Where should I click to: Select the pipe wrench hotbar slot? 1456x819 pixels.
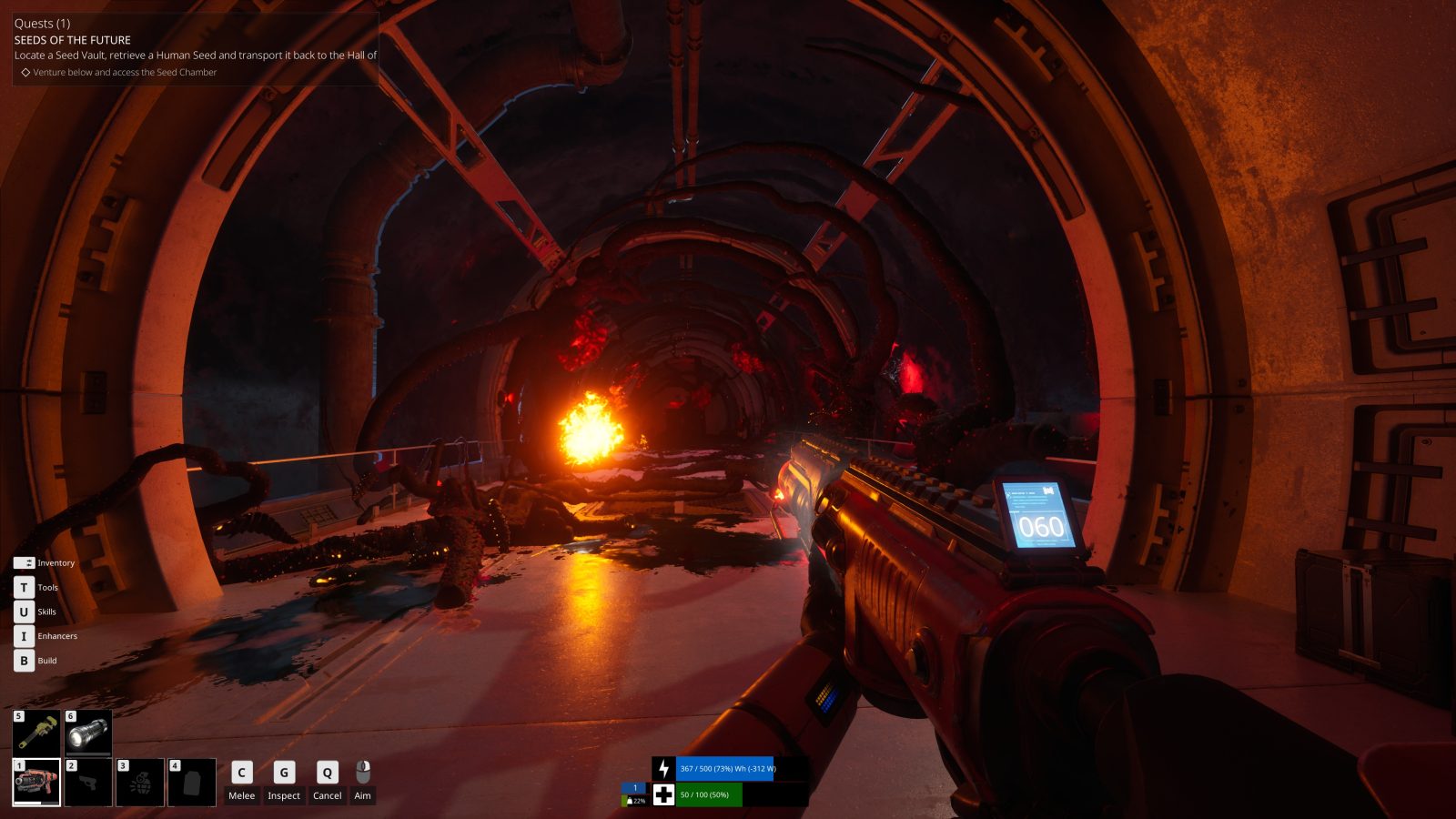36,733
